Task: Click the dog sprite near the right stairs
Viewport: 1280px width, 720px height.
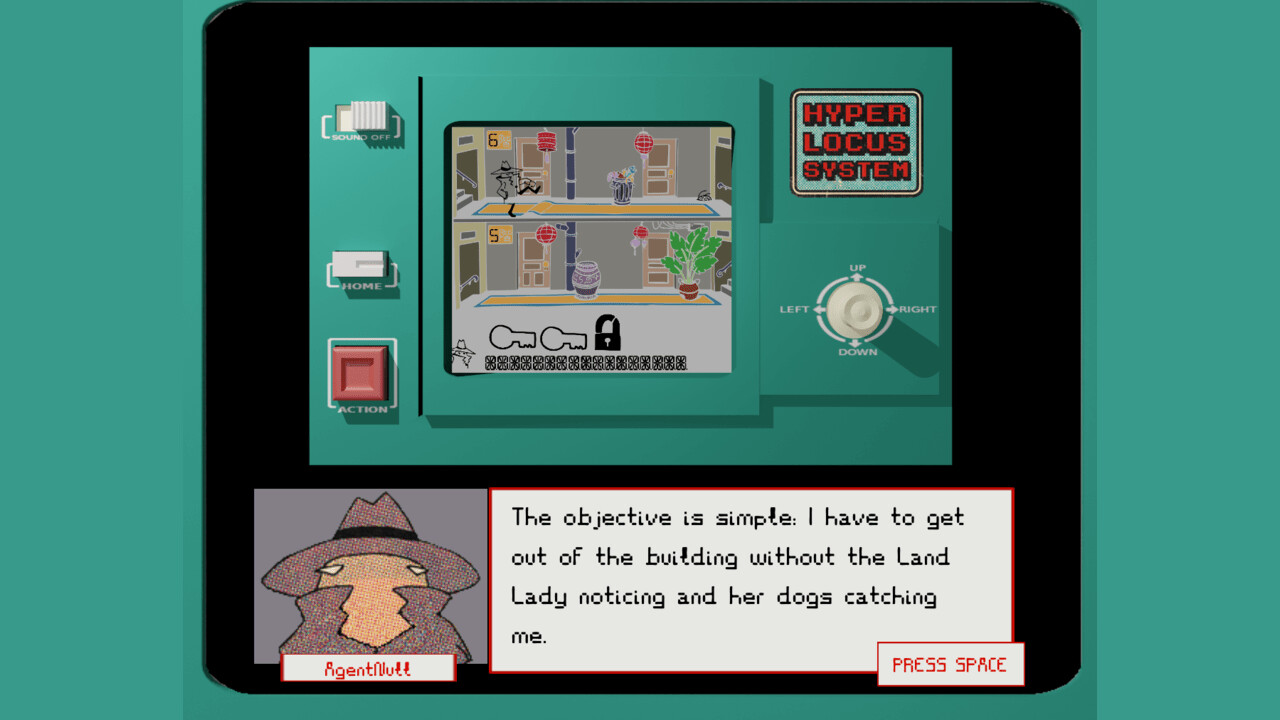Action: click(x=703, y=193)
